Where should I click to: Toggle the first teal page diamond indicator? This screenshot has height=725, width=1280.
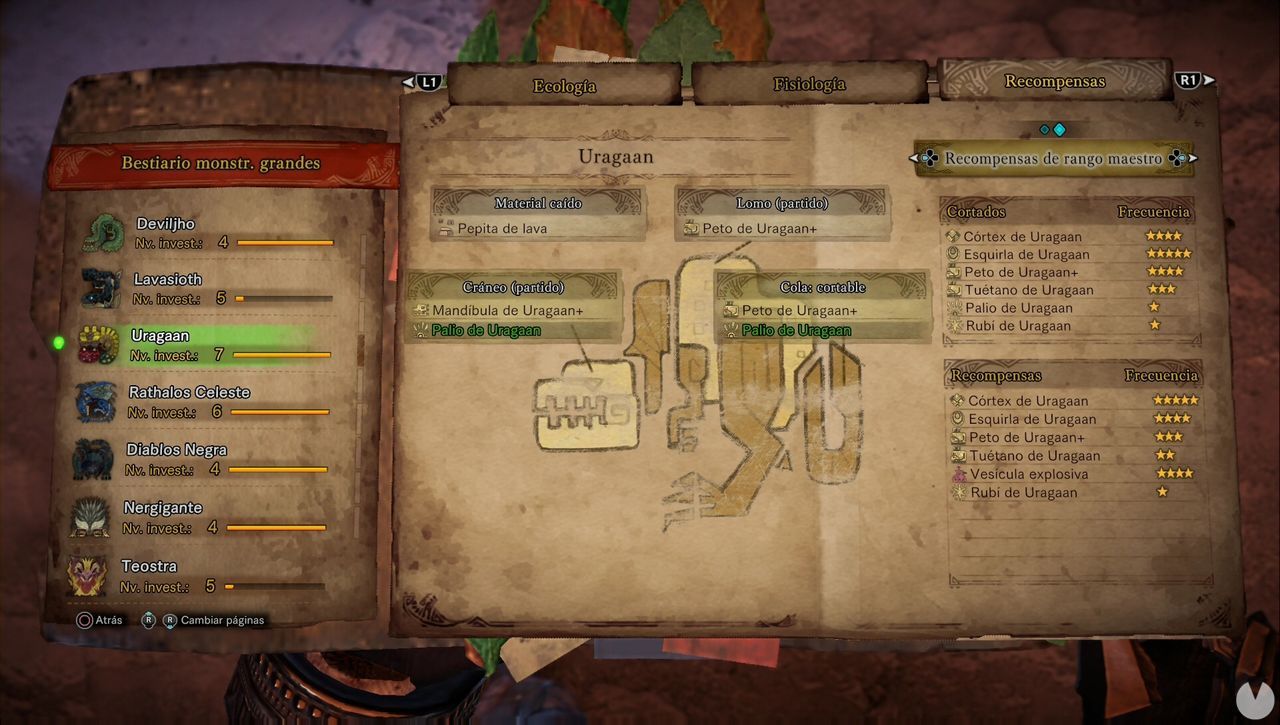pos(1044,129)
